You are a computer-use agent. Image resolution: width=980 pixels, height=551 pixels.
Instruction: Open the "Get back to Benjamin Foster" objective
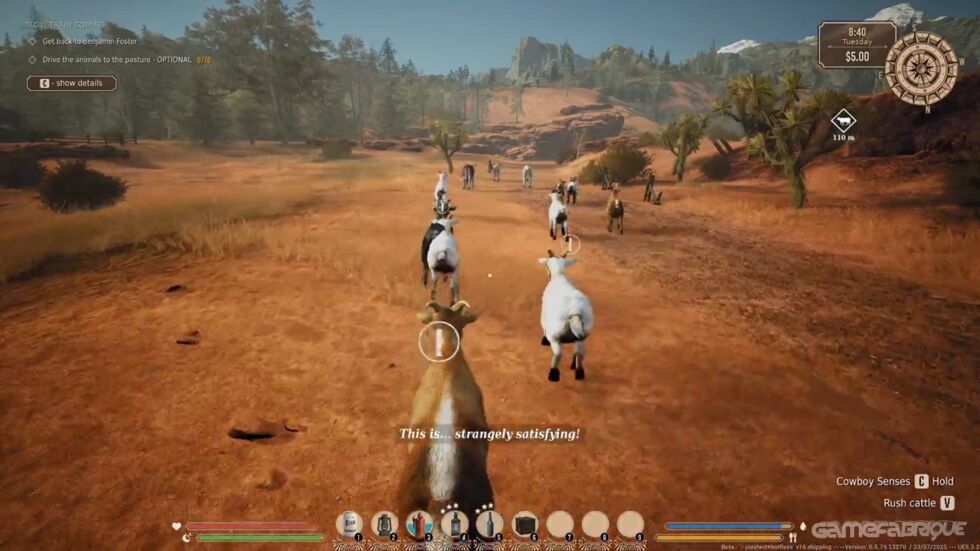tap(89, 41)
